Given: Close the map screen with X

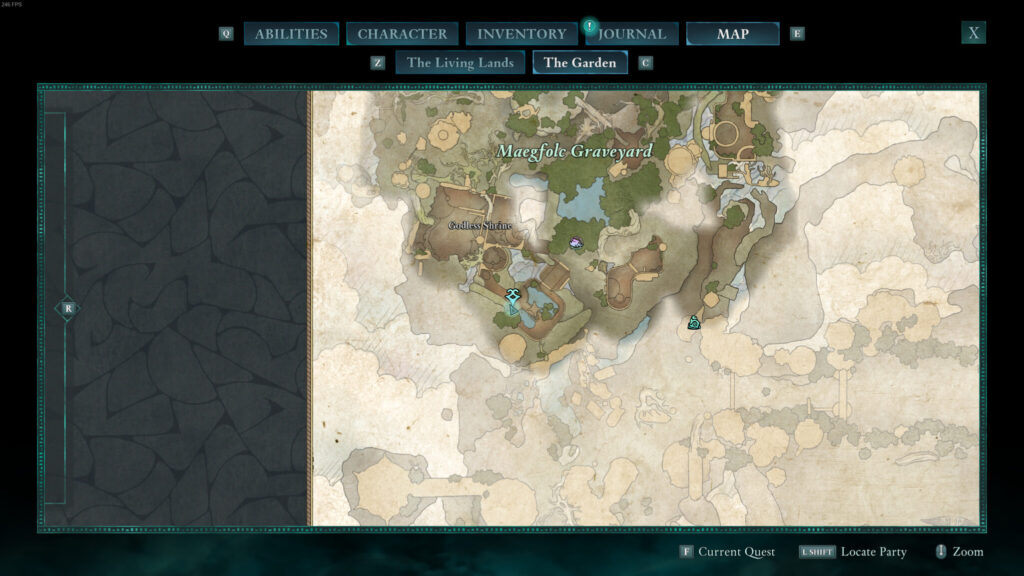Looking at the screenshot, I should [973, 33].
